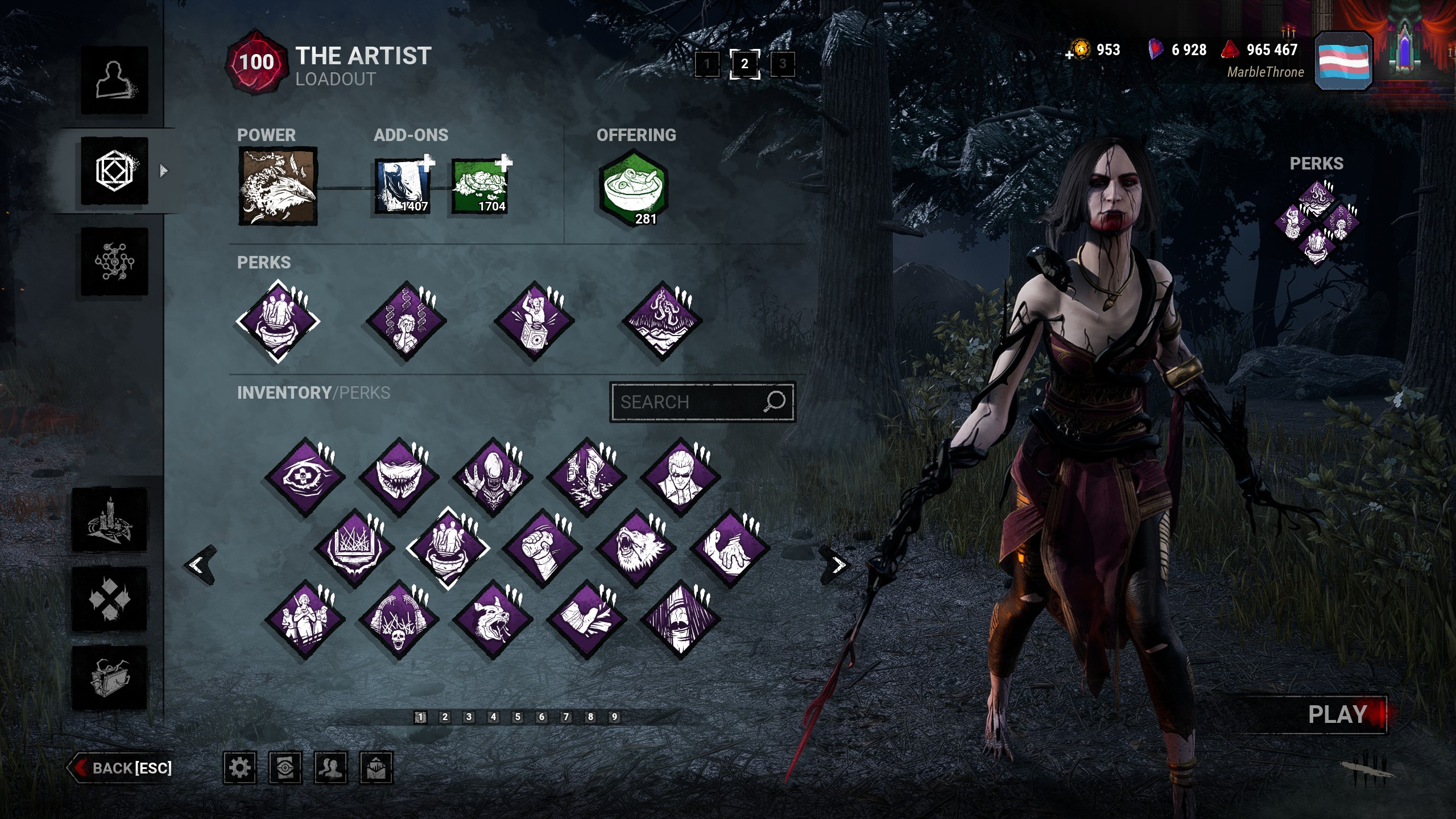Pick the jack-in-the-box equipped perk
This screenshot has width=1456, height=819.
(534, 321)
